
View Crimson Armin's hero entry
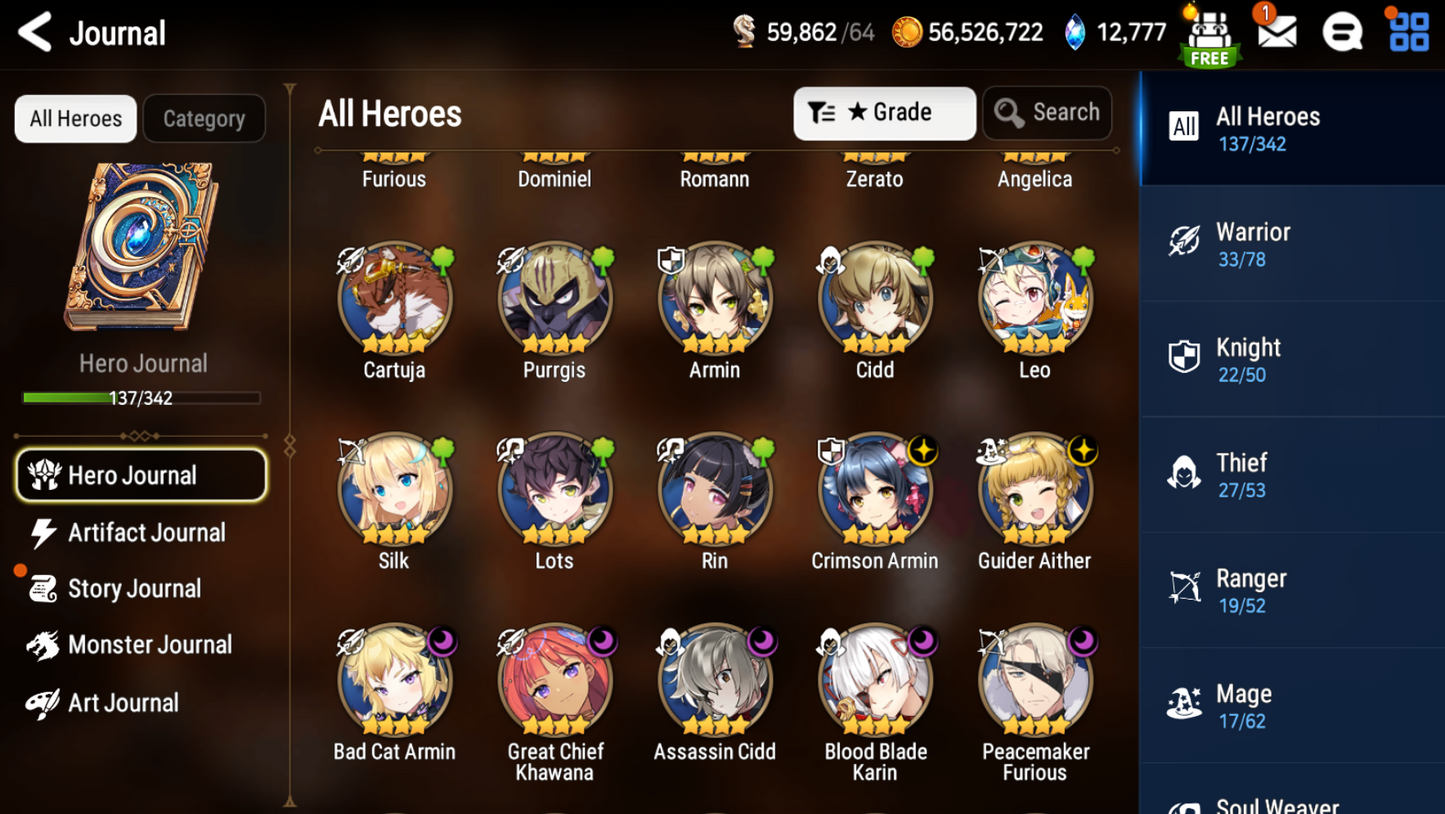875,491
